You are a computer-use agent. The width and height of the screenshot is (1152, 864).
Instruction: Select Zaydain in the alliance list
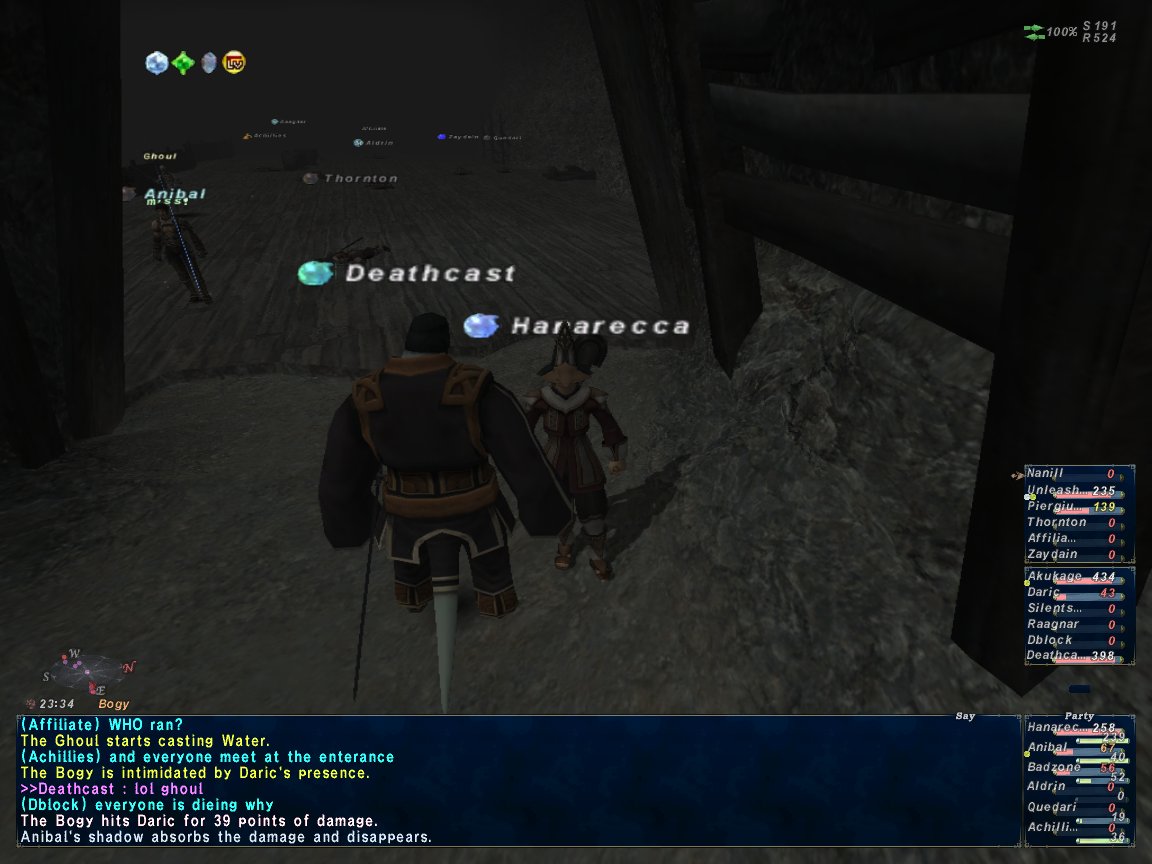[1052, 554]
